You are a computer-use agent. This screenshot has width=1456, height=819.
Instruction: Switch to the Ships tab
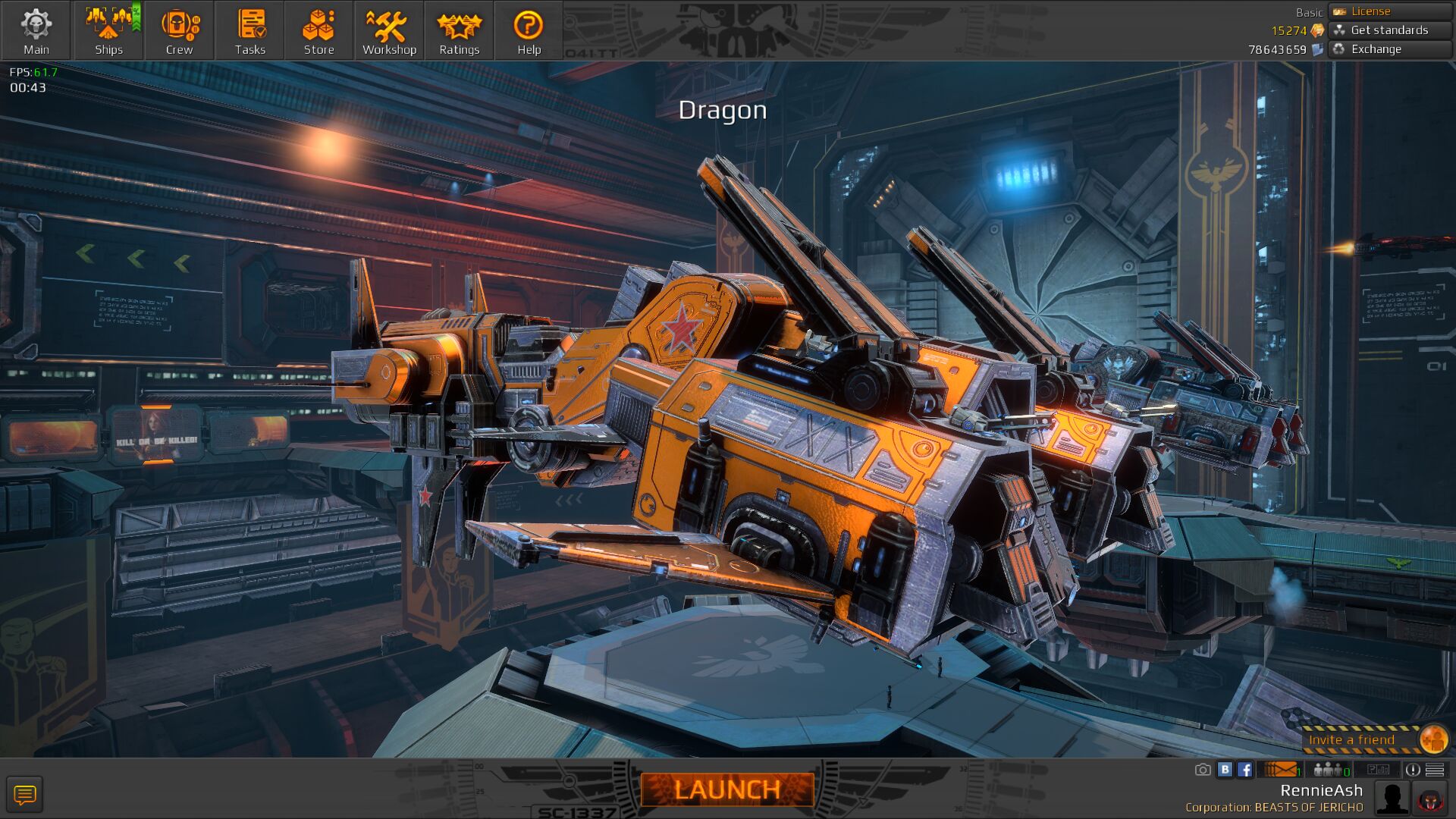coord(108,31)
